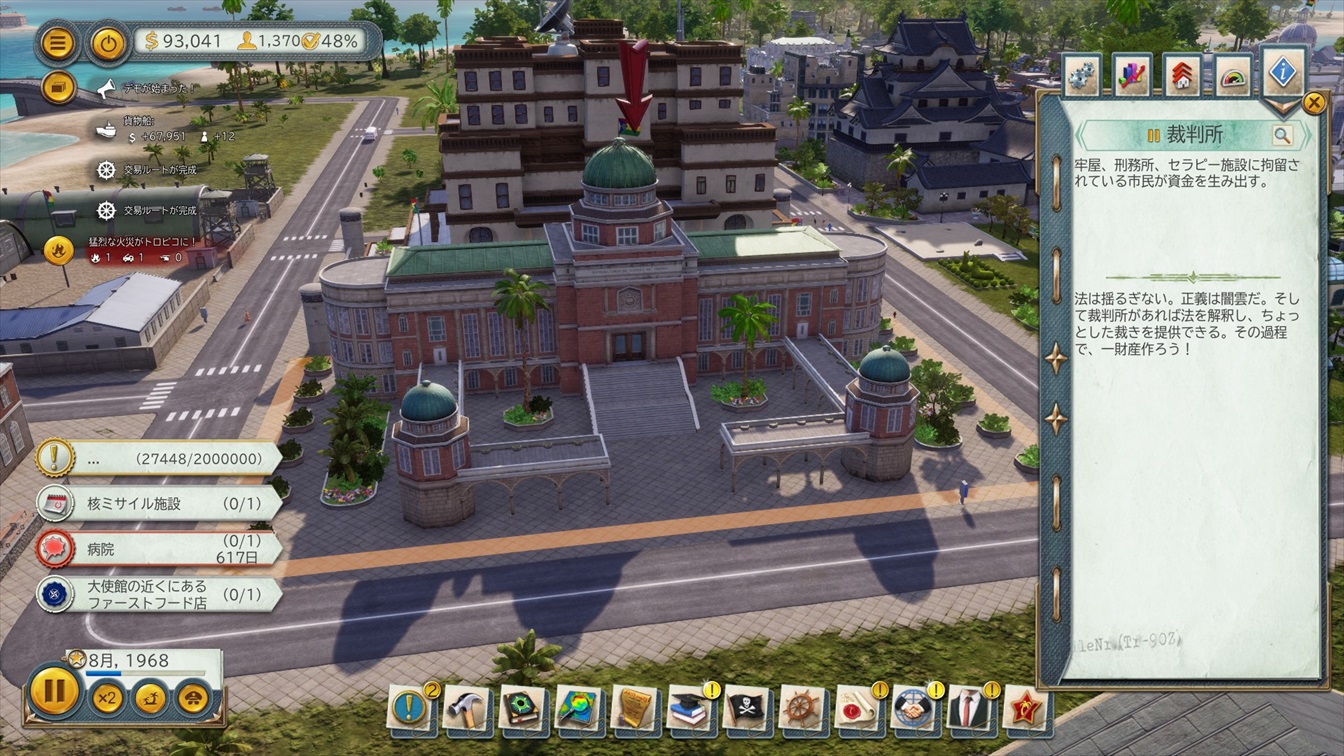The height and width of the screenshot is (756, 1344).
Task: Select the red house upgrade tab
Action: pyautogui.click(x=1182, y=76)
